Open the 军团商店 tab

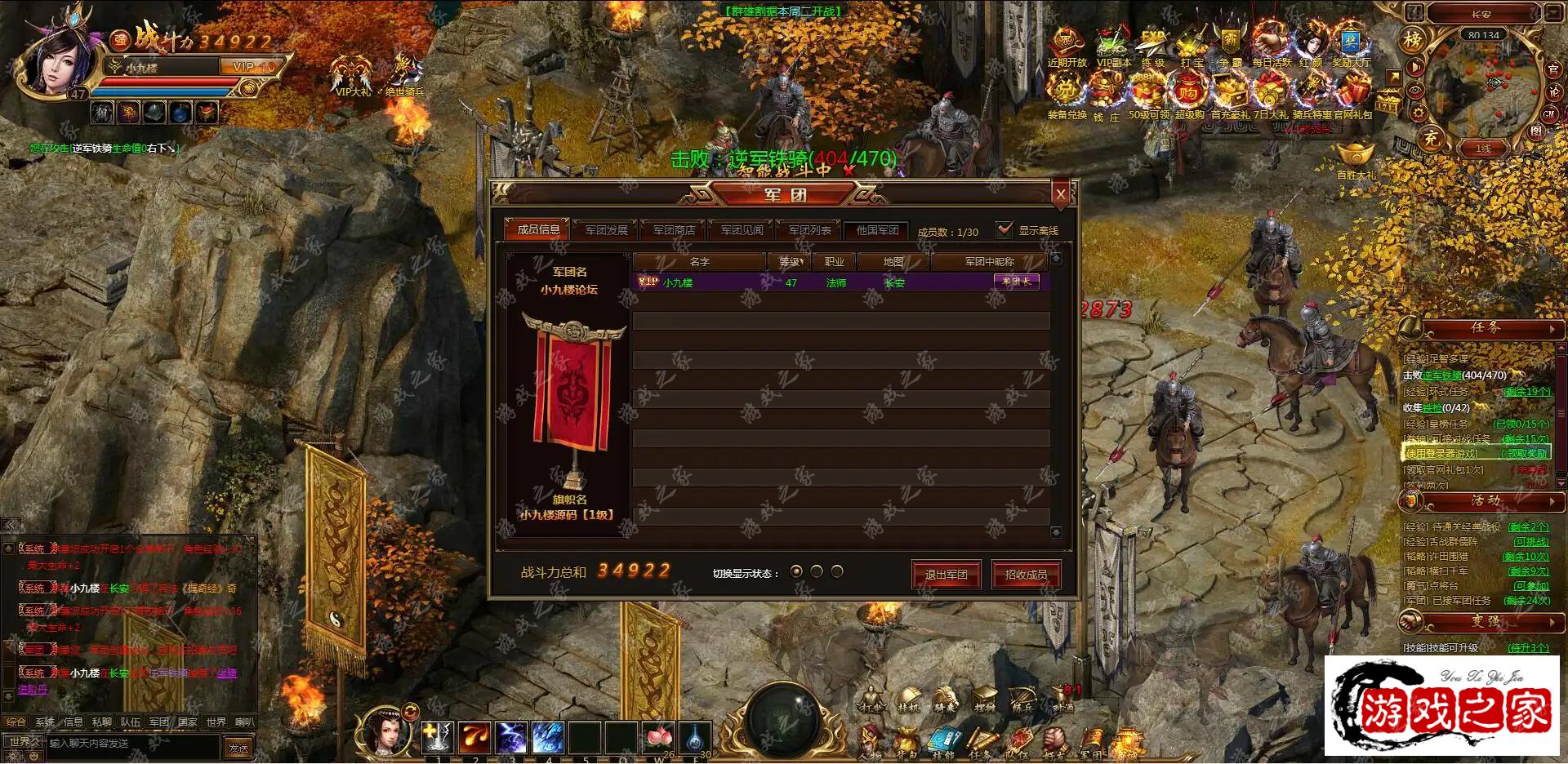(674, 230)
